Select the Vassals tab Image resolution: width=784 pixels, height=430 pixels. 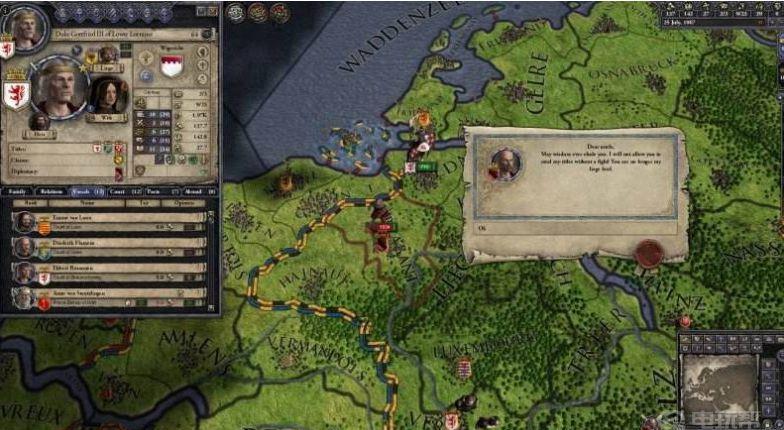pos(84,190)
